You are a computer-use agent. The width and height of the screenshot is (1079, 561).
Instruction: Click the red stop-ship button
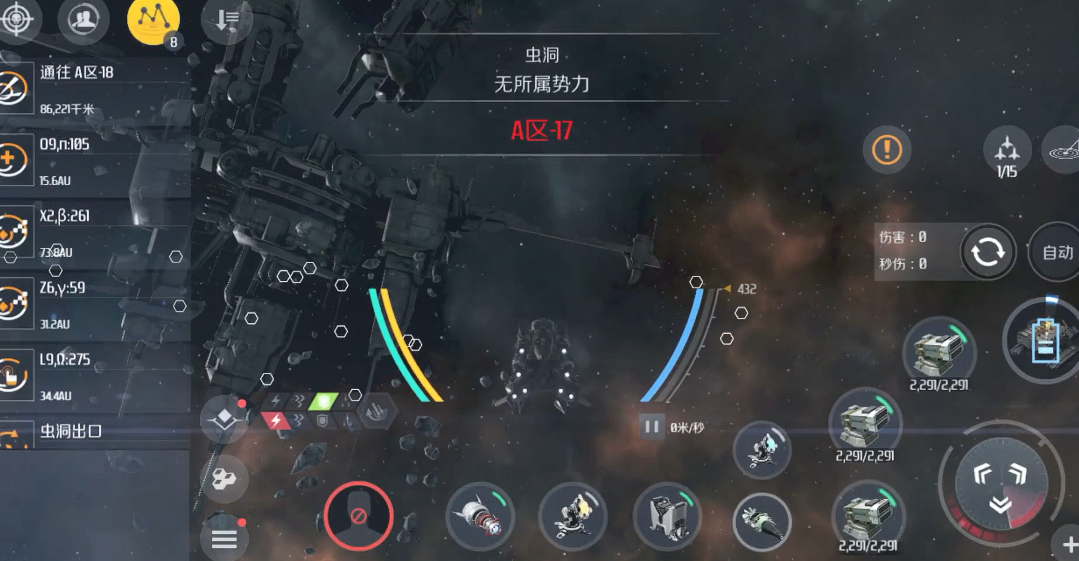pos(357,516)
